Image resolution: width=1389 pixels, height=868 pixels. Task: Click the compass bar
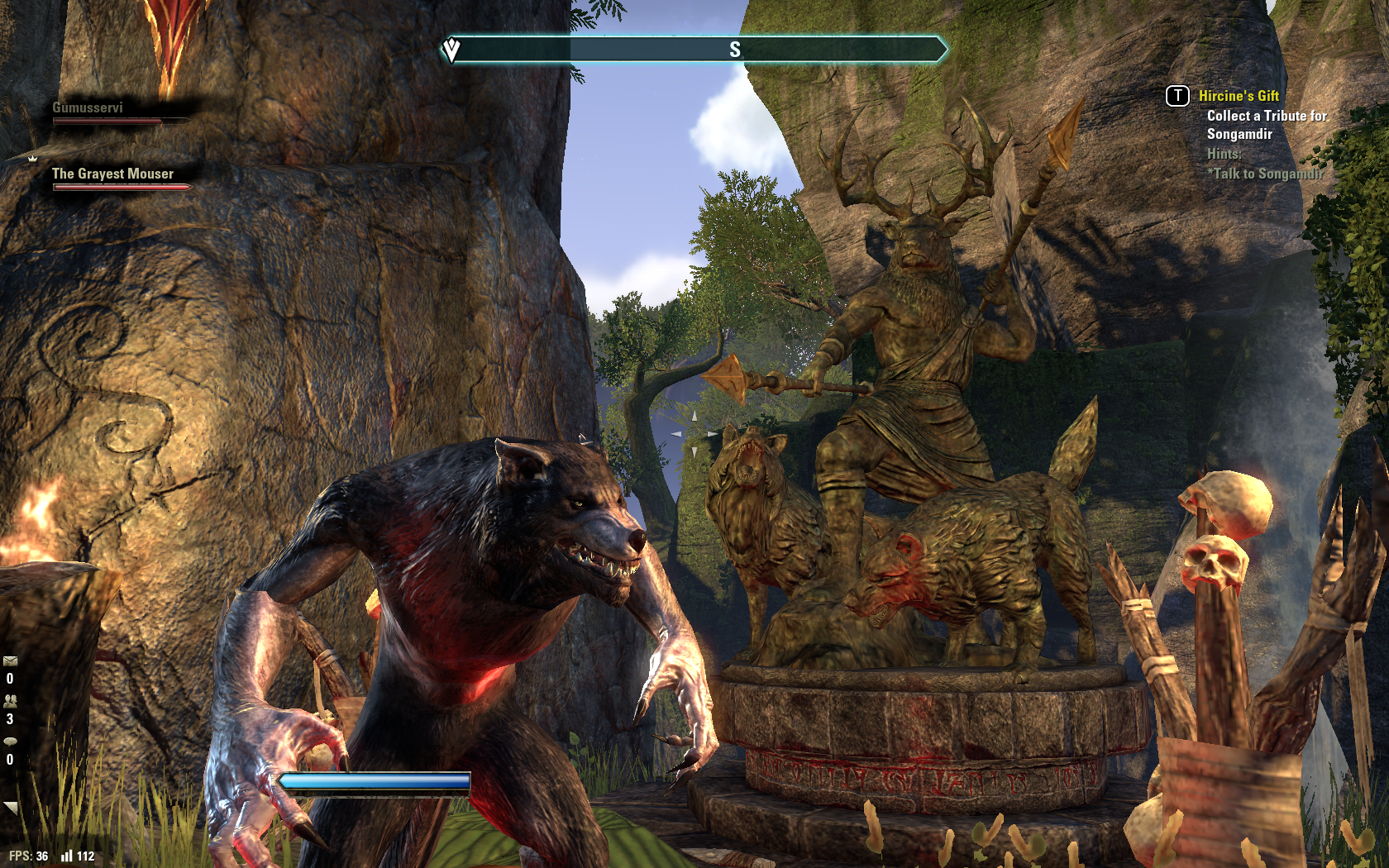(x=694, y=50)
